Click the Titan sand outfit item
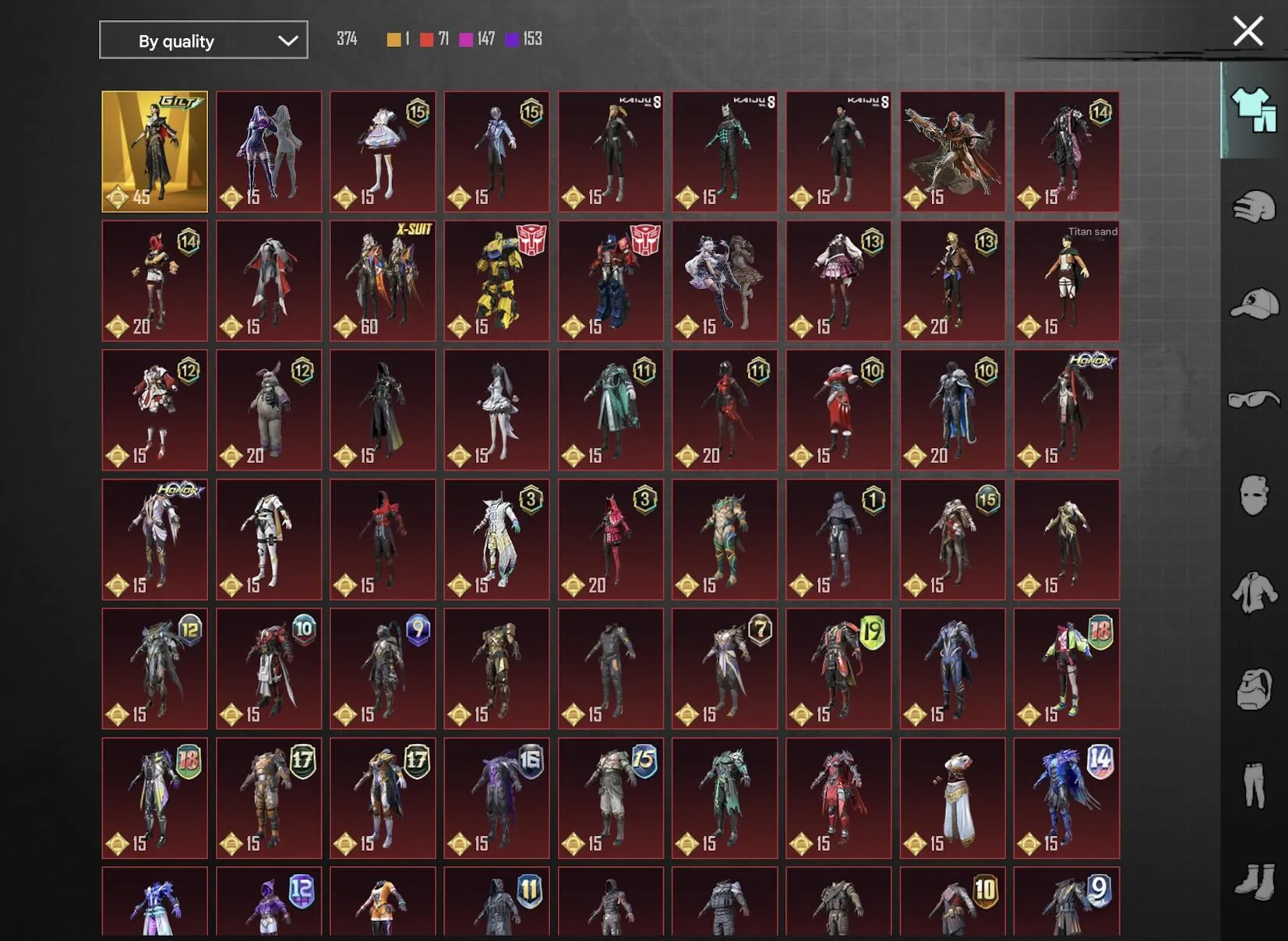This screenshot has height=941, width=1288. [x=1066, y=280]
